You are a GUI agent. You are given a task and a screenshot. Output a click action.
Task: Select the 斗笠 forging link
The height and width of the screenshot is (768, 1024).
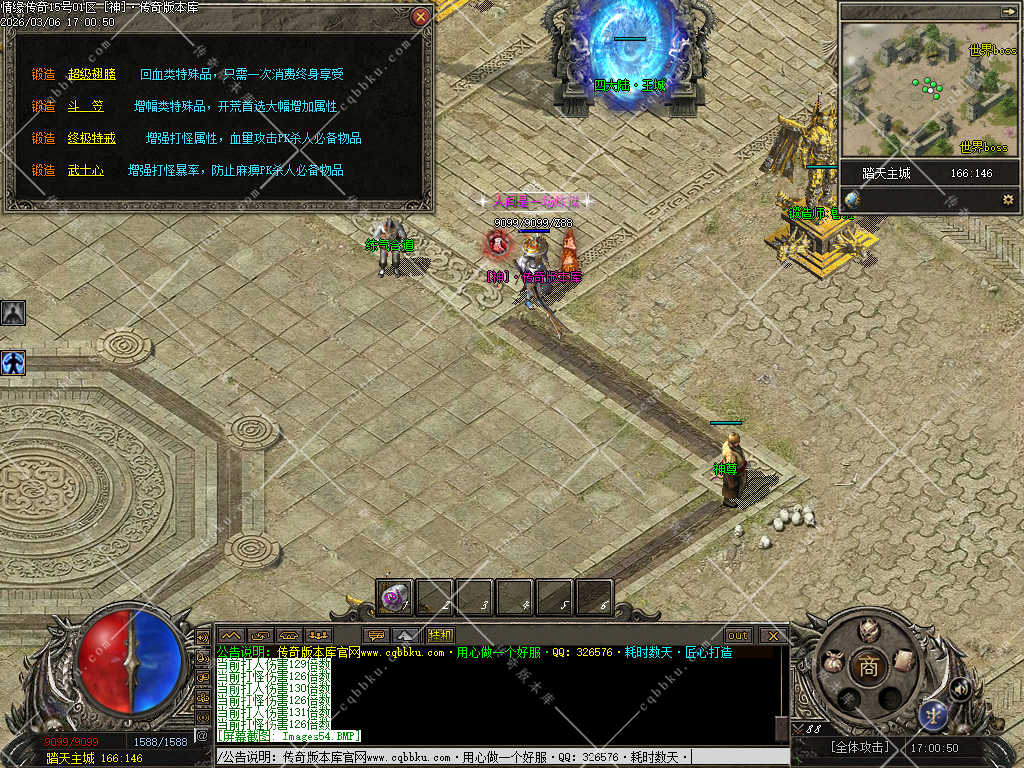85,106
